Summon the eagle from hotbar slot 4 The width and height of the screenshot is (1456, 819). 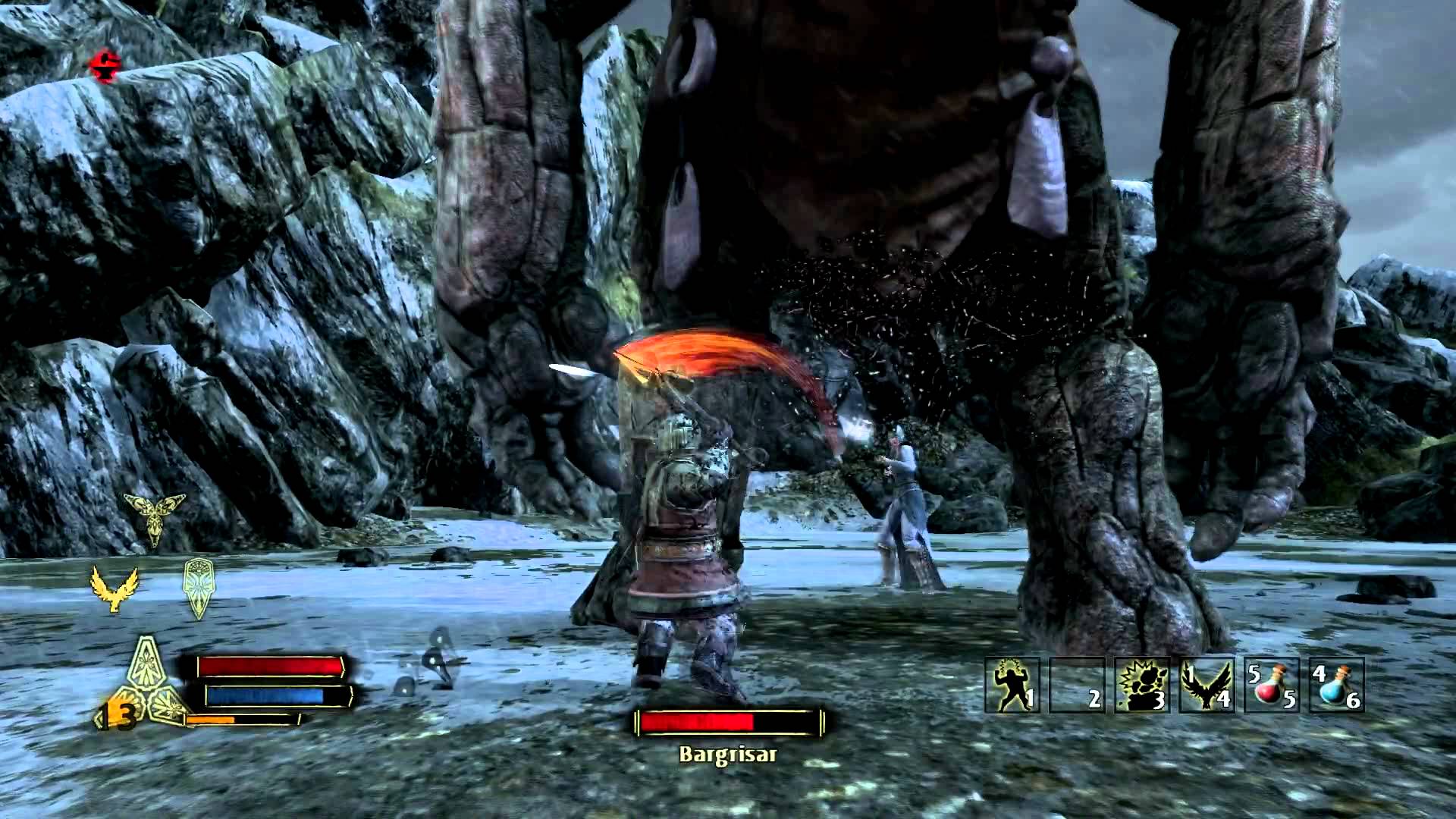click(x=1207, y=685)
